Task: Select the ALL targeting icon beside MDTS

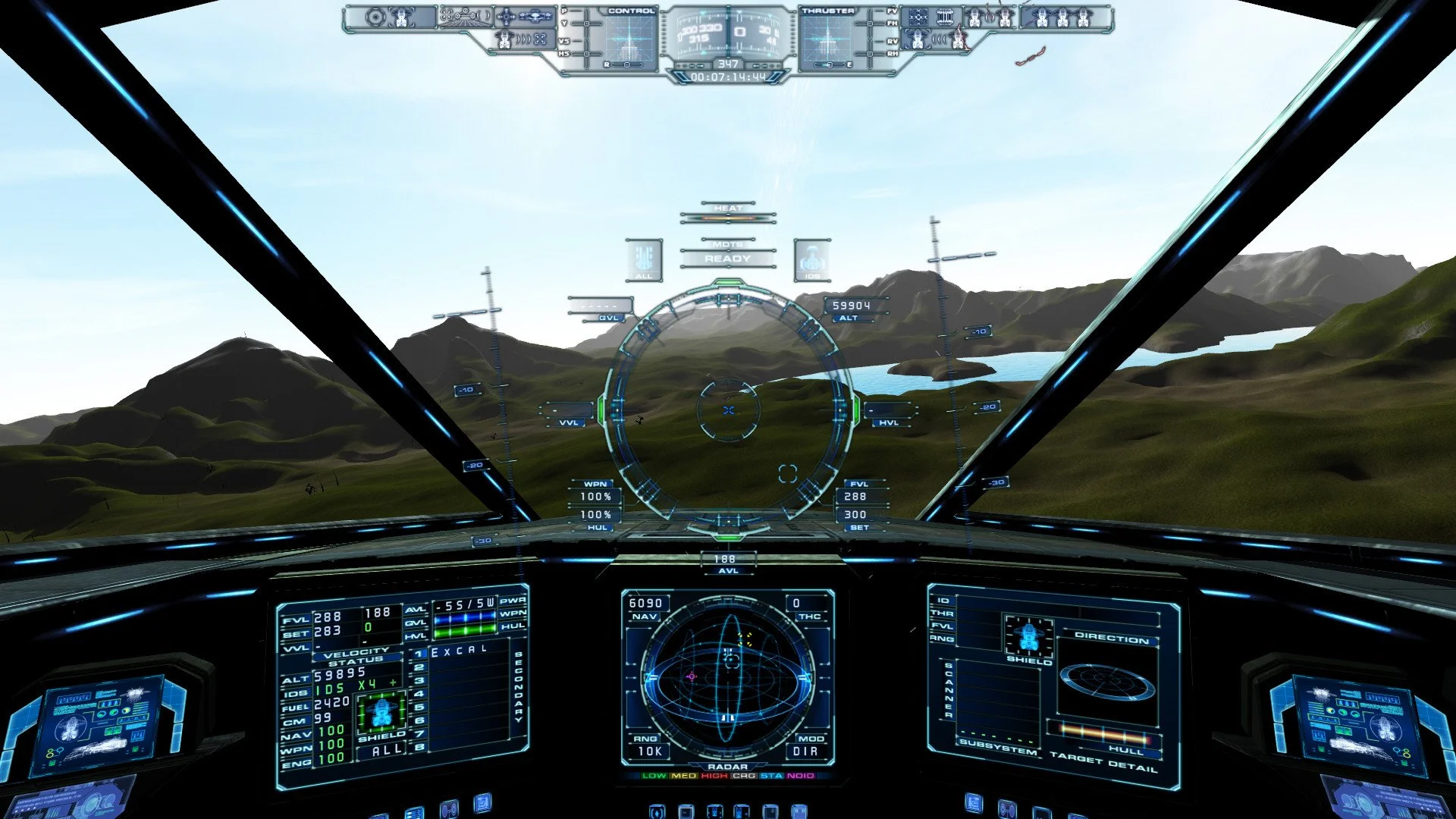Action: pyautogui.click(x=643, y=258)
